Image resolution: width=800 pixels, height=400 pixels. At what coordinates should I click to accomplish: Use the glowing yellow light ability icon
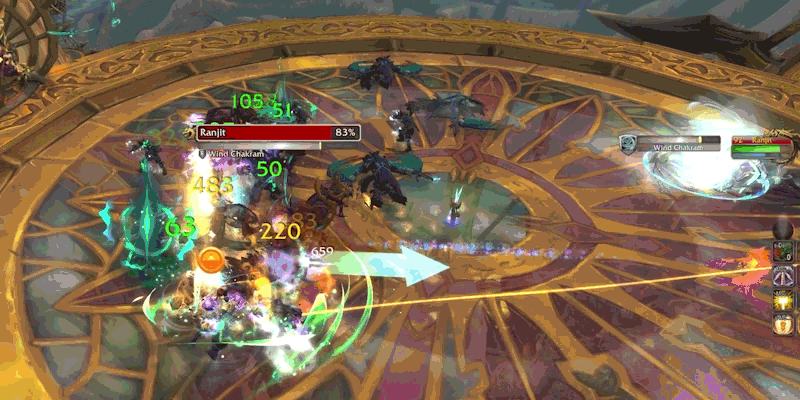pyautogui.click(x=785, y=299)
